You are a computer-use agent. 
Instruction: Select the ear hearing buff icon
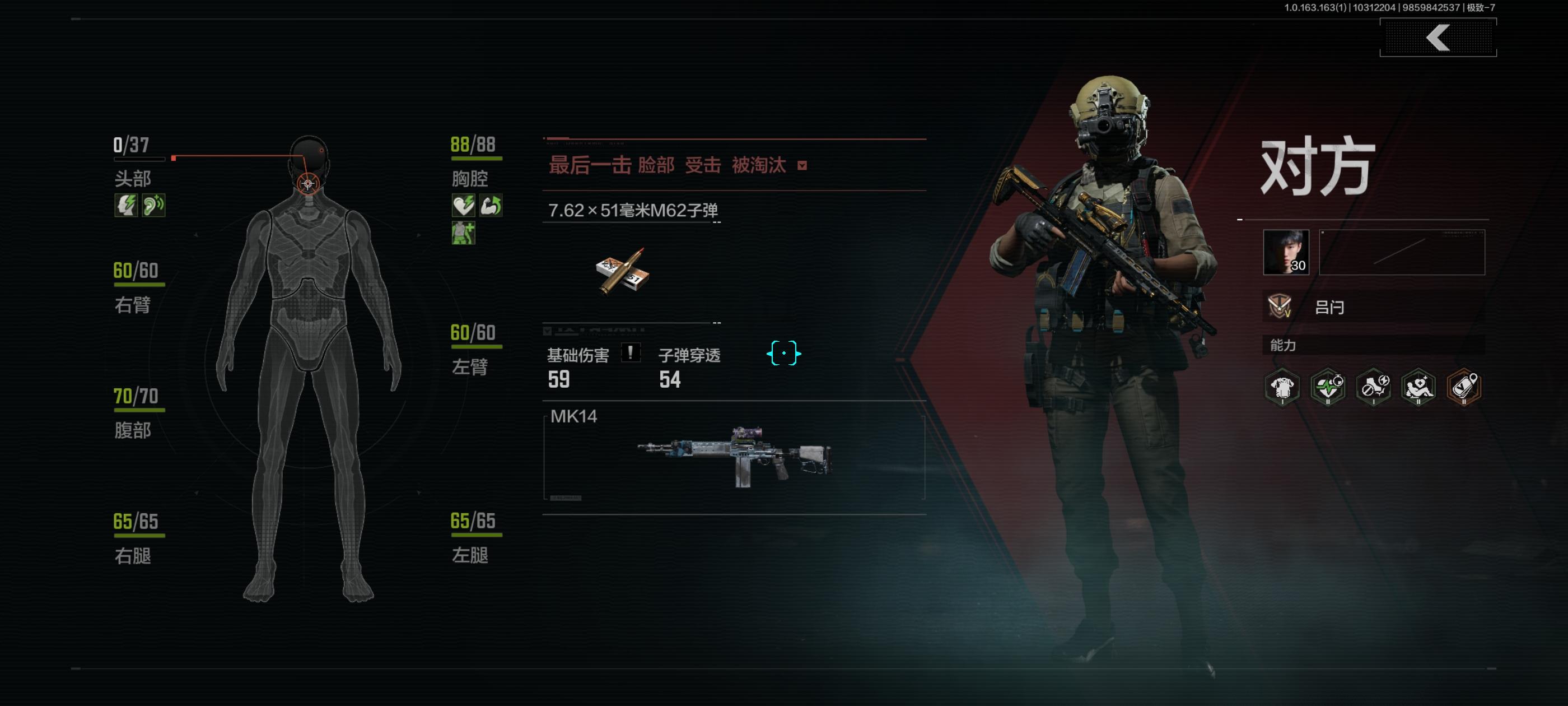pyautogui.click(x=153, y=205)
